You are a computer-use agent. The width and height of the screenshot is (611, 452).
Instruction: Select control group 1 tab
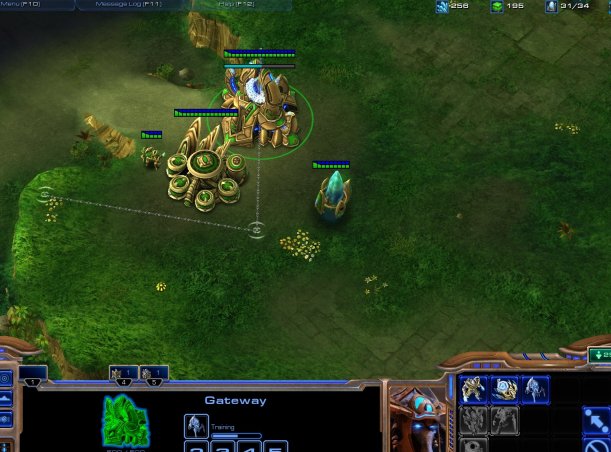click(x=33, y=376)
